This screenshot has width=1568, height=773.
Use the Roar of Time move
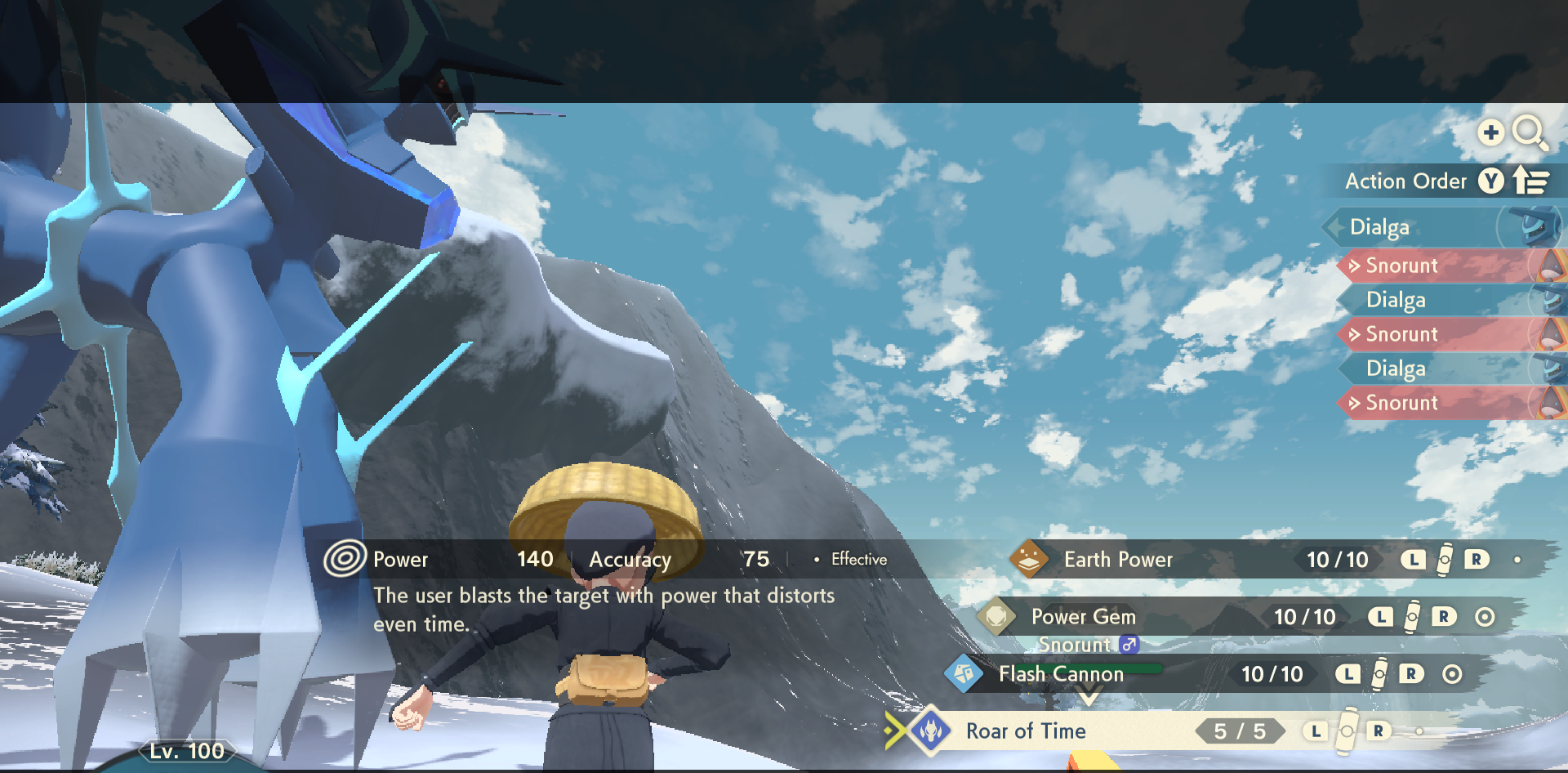[x=1026, y=731]
